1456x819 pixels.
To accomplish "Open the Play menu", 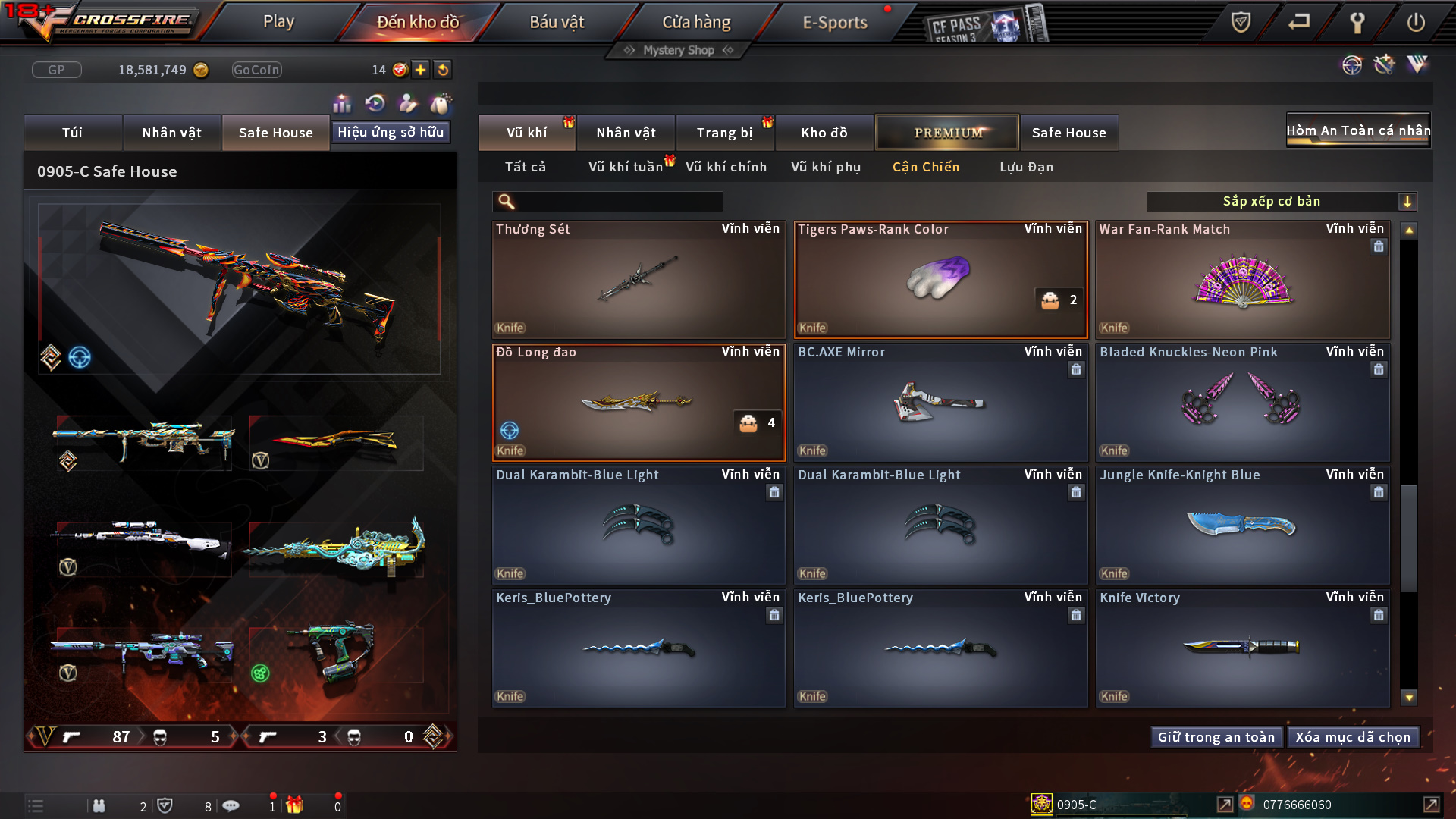I will (x=278, y=22).
